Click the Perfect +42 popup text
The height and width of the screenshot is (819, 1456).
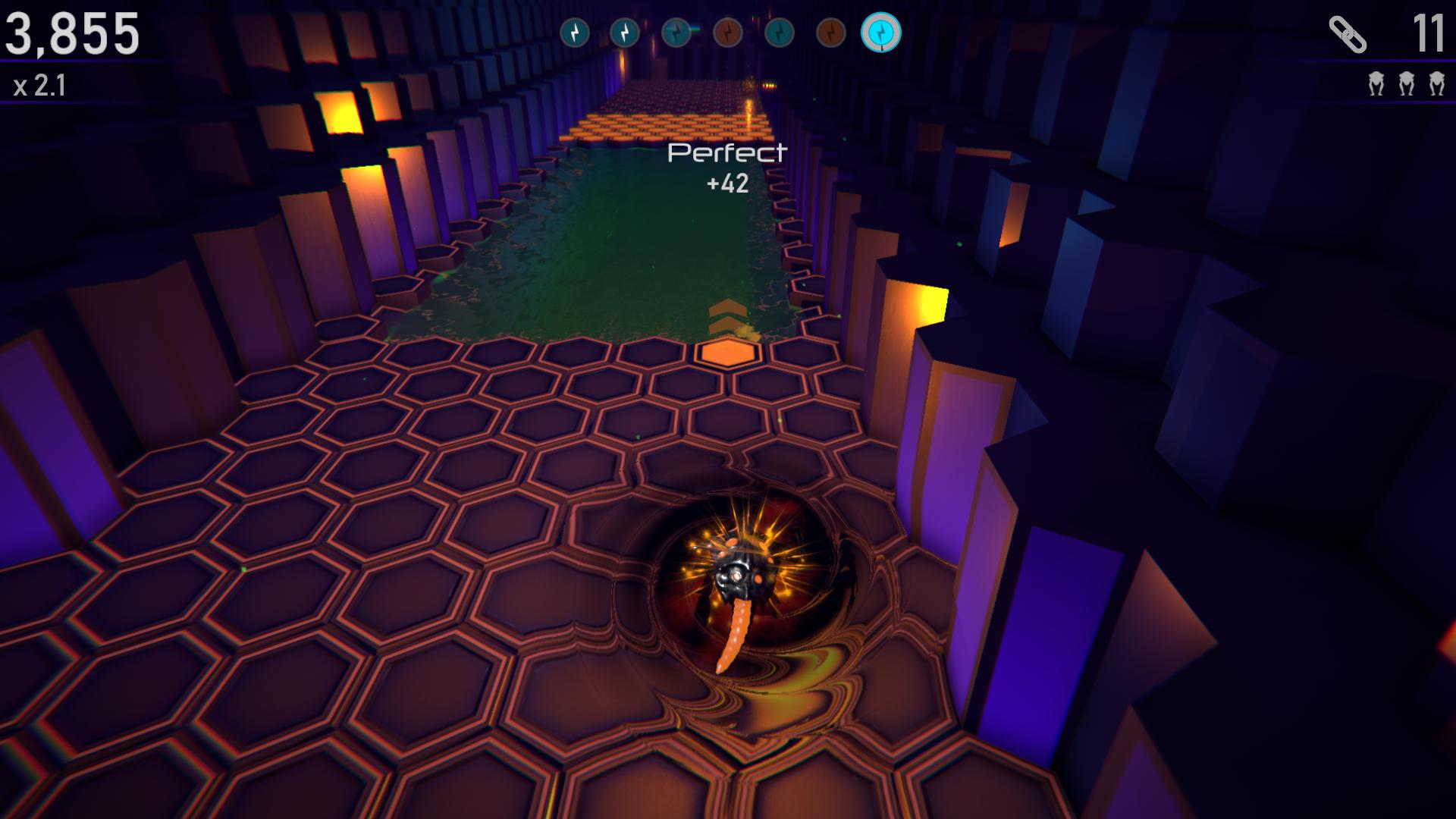pos(725,168)
